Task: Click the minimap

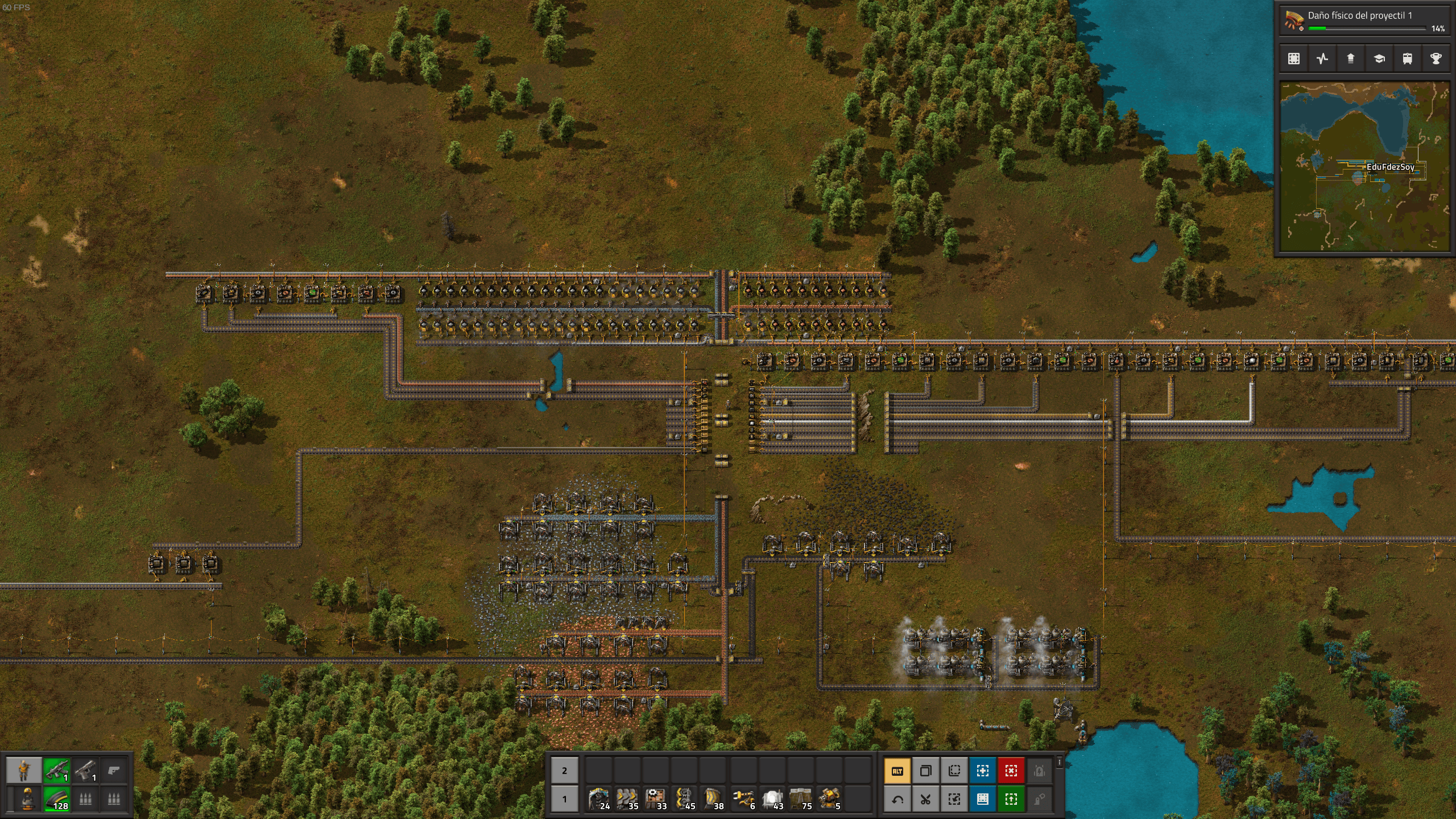Action: coord(1364,166)
